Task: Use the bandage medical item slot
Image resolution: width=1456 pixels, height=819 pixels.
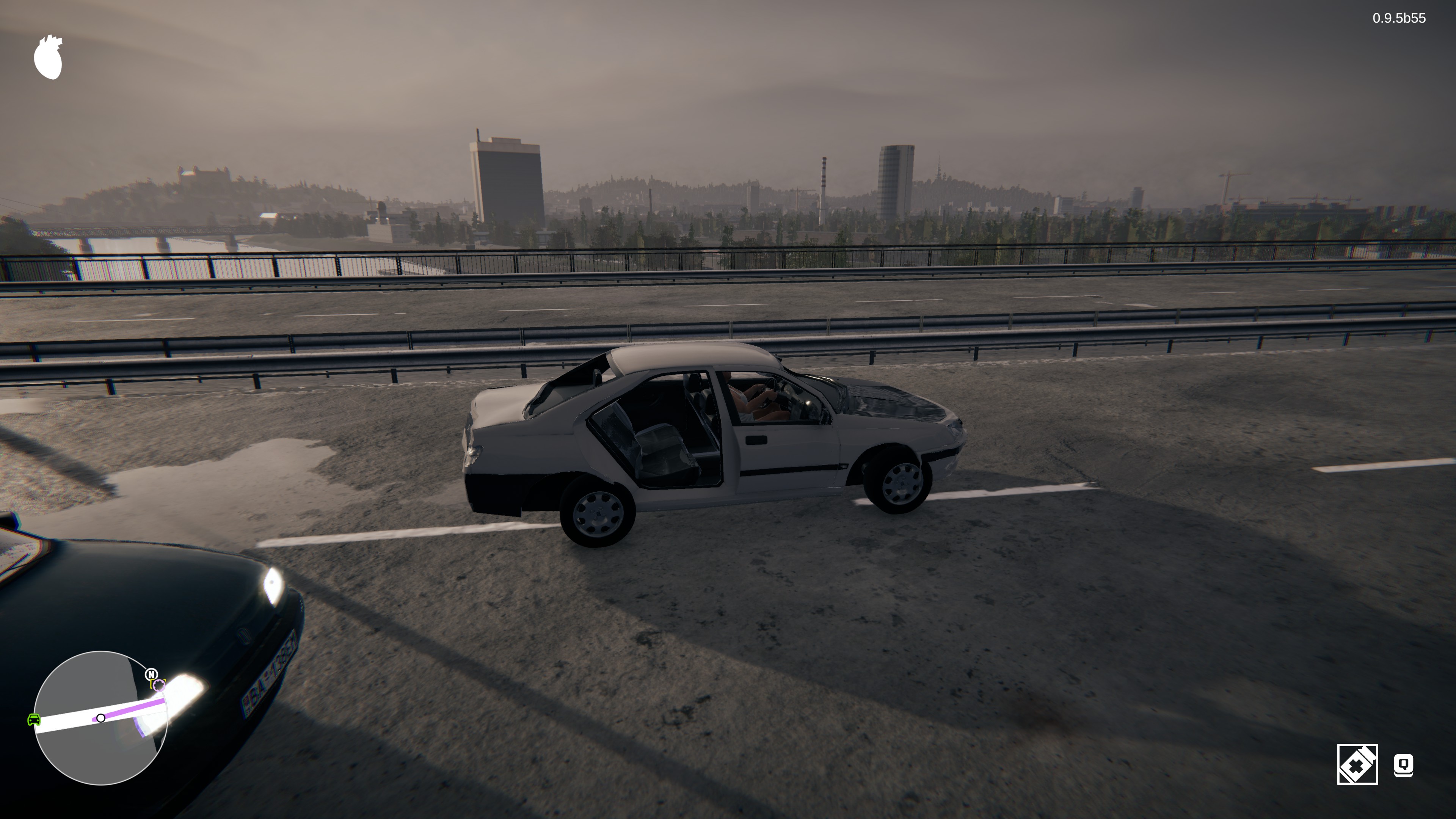Action: 1357,765
